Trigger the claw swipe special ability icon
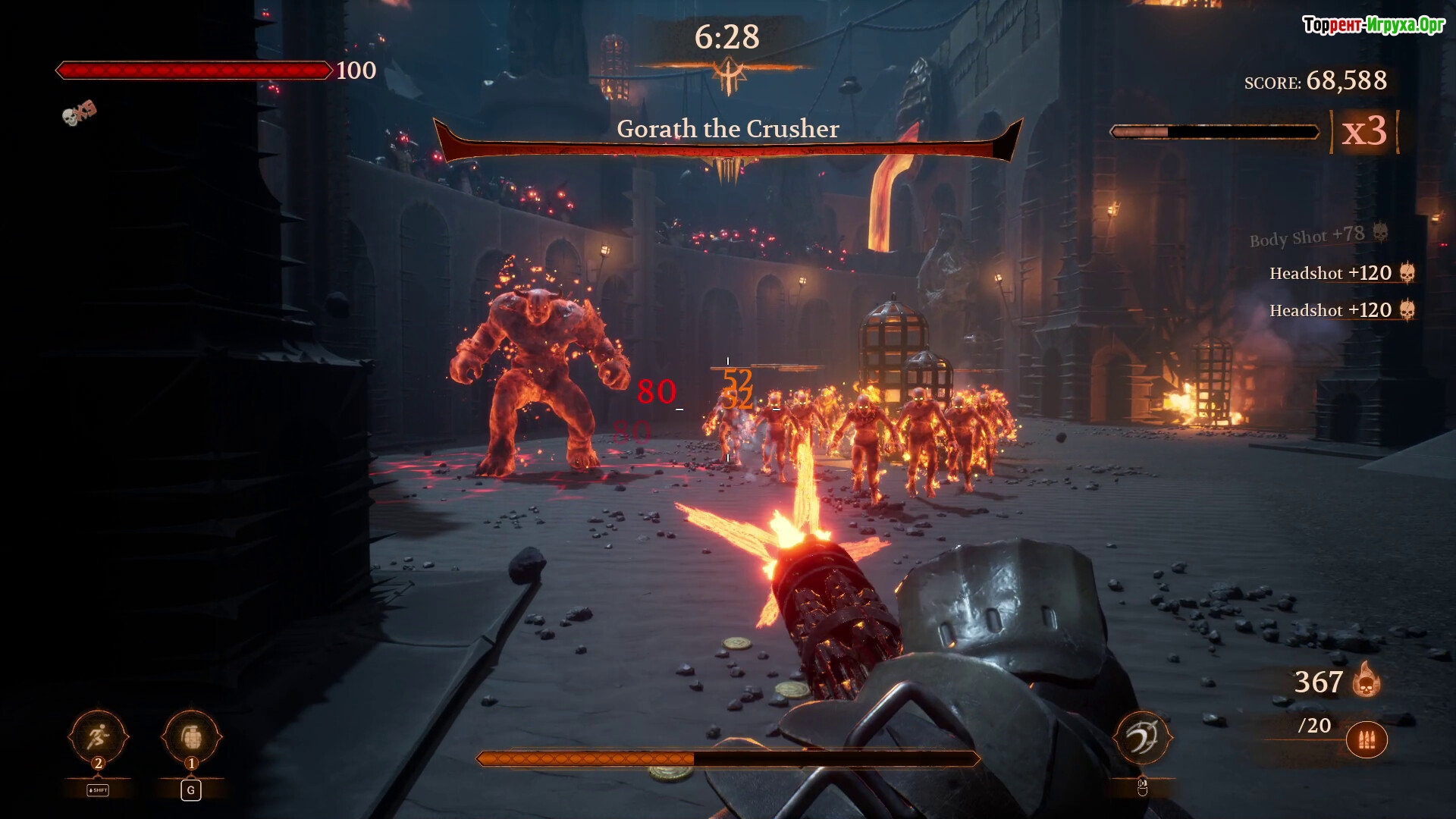Screen dimensions: 1456x819 [x=1142, y=737]
